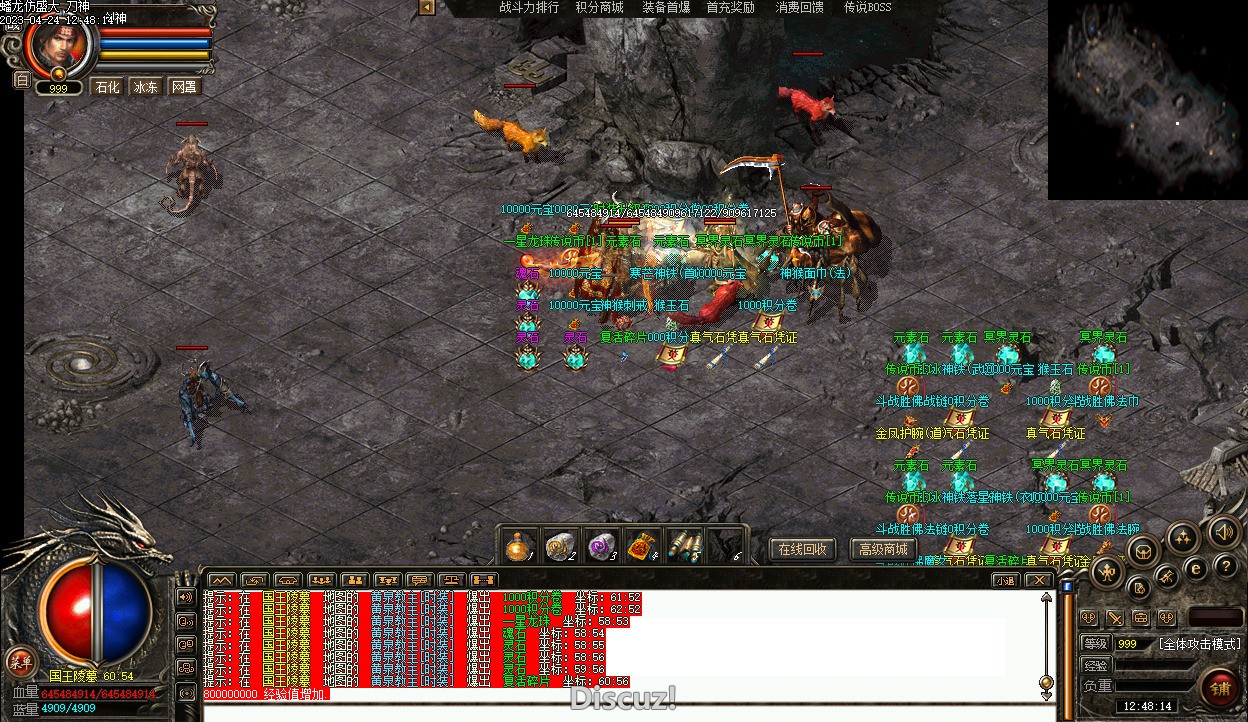Image resolution: width=1248 pixels, height=722 pixels.
Task: Open the red 铺 shop stall button
Action: [x=1220, y=688]
